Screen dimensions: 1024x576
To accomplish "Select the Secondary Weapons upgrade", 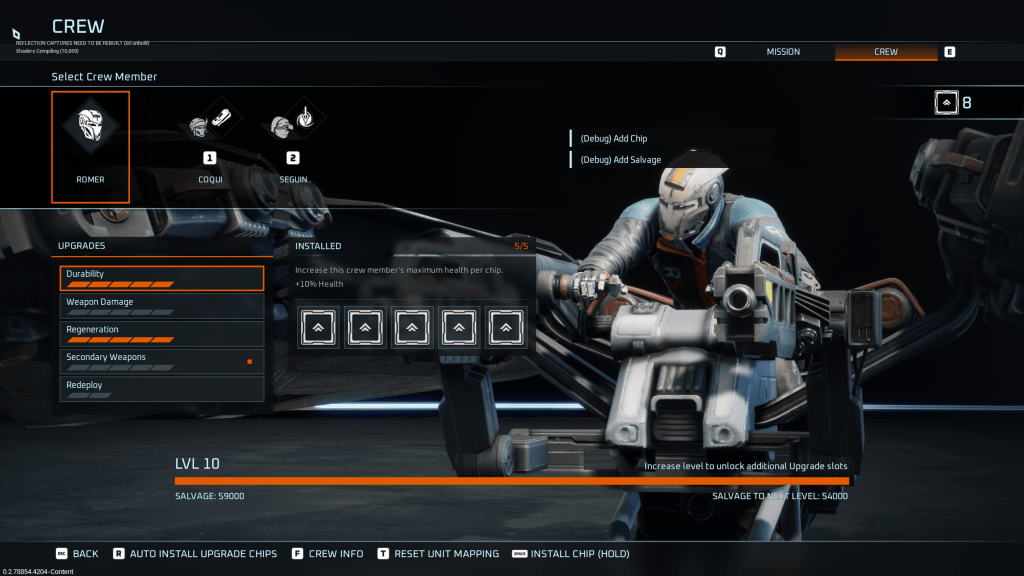I will click(161, 361).
